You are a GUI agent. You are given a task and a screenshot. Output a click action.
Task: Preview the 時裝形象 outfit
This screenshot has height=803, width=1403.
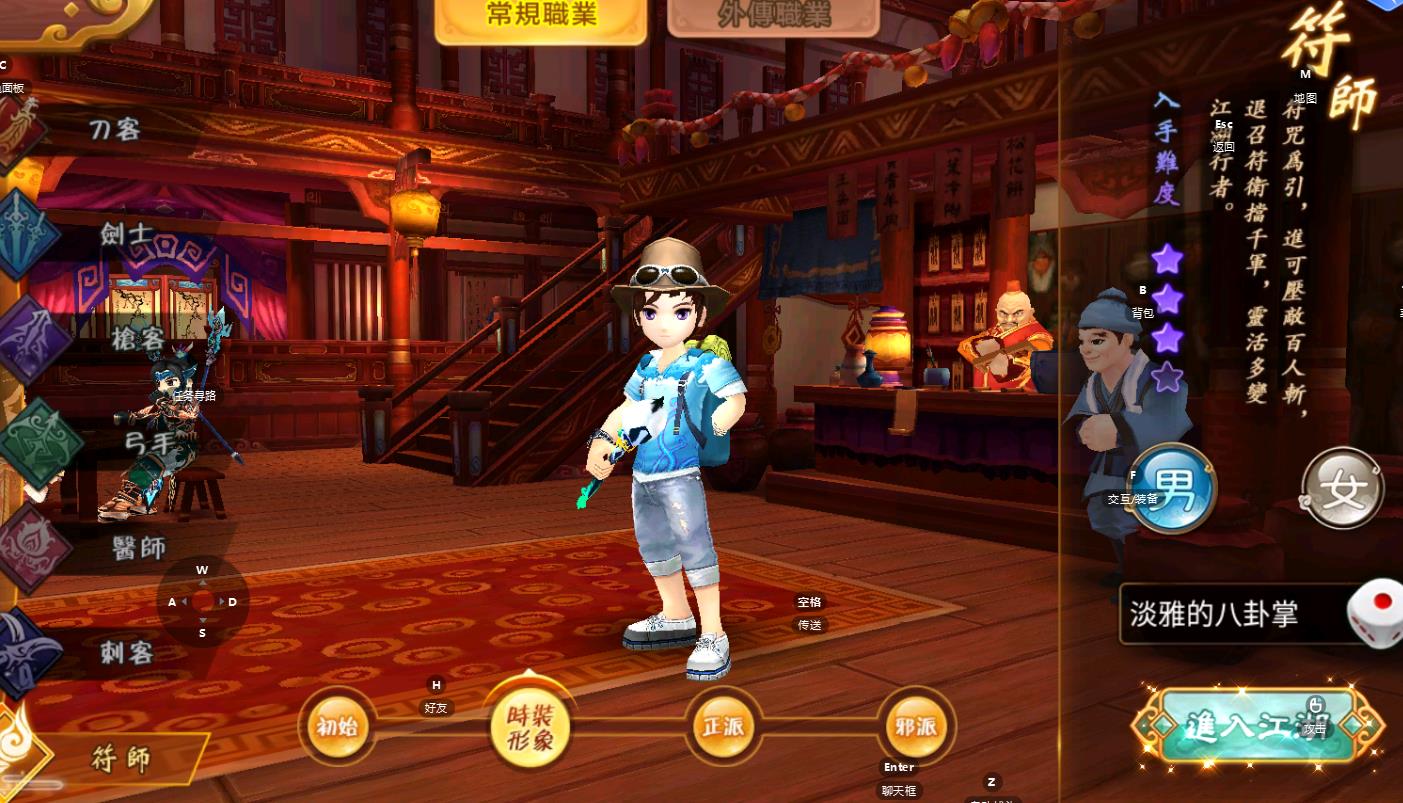530,727
